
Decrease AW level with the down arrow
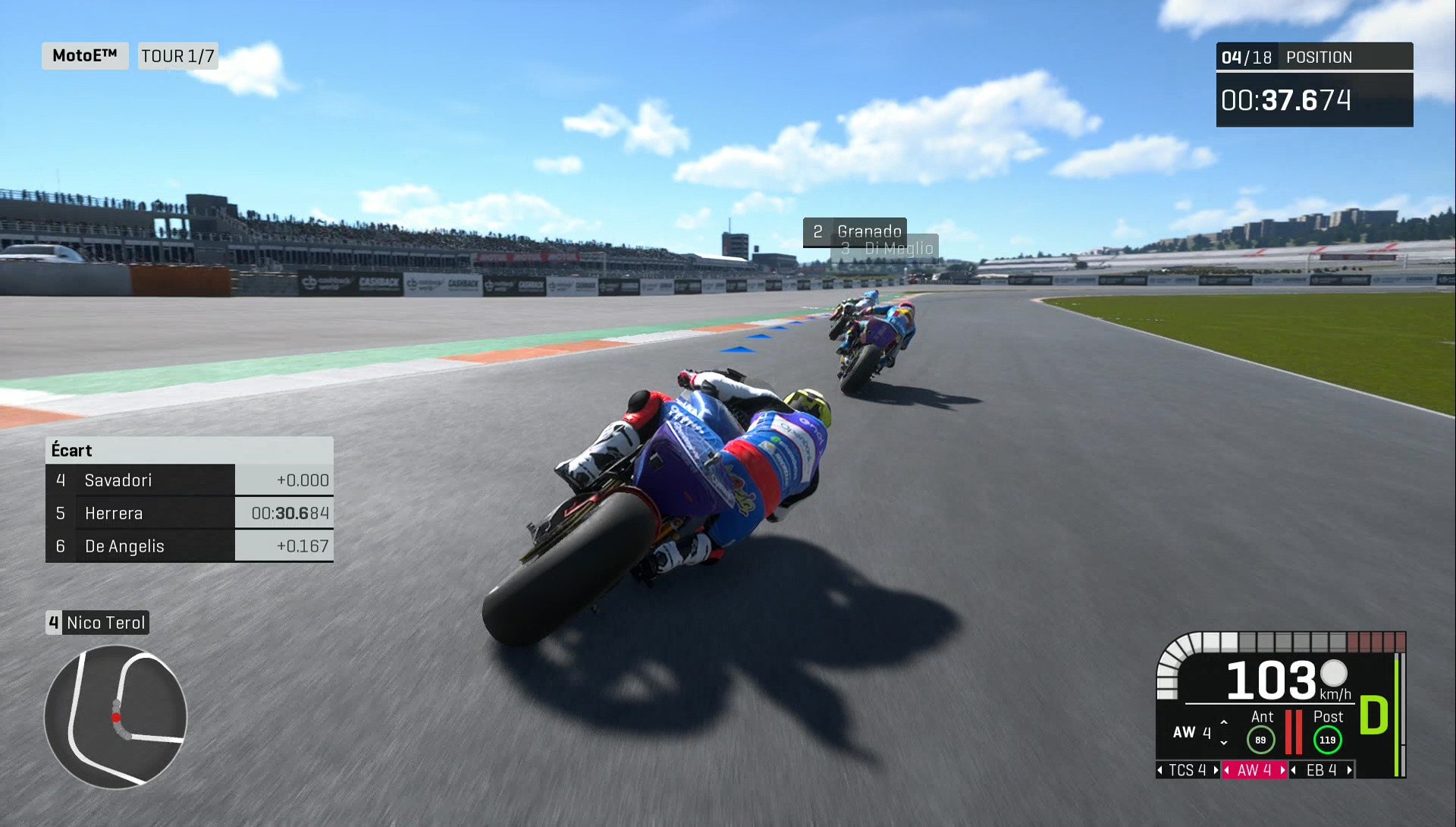[1224, 744]
